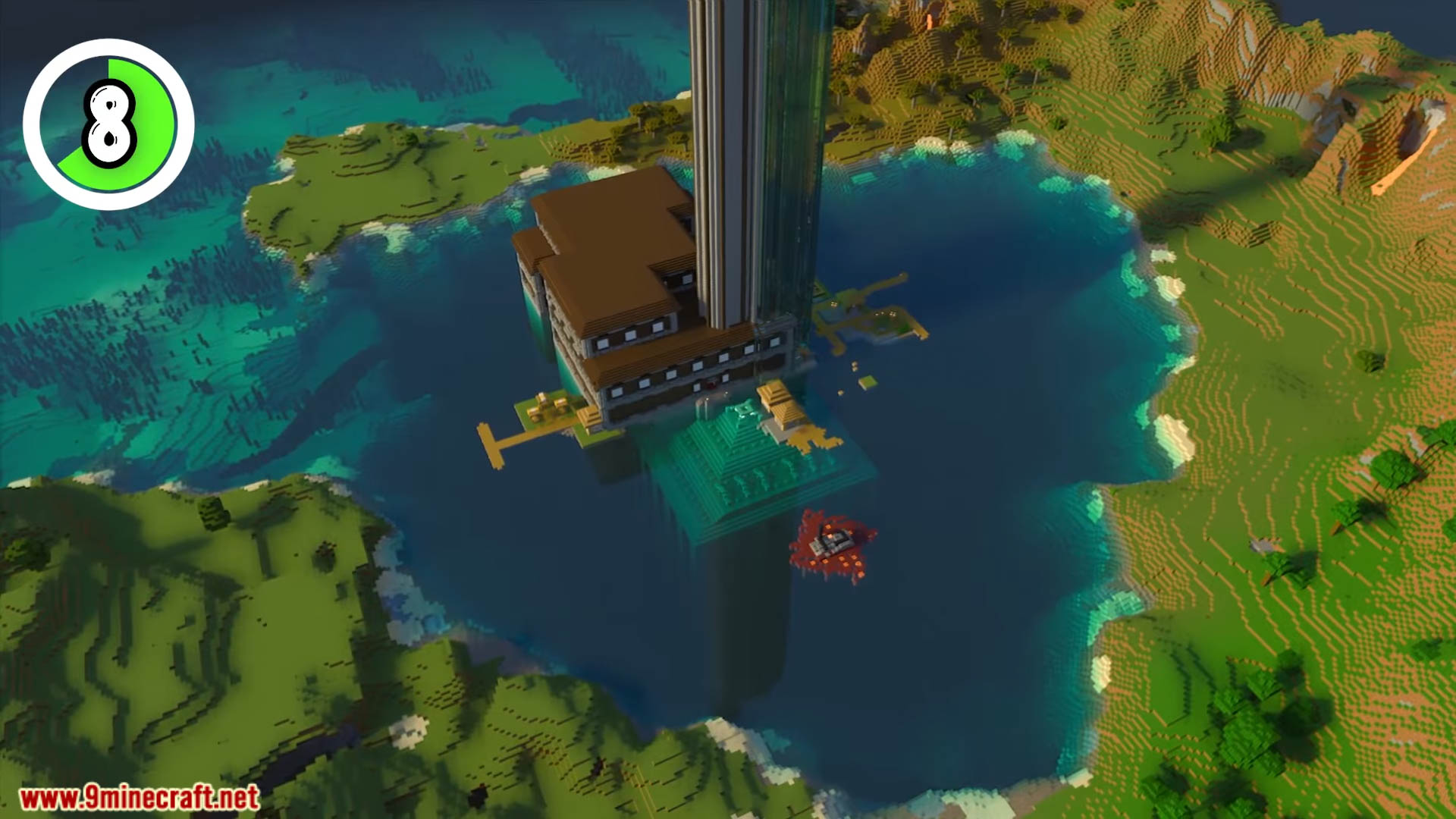Open the www.9minecraft.net watermark link
Screen dimensions: 1456x819
139,797
